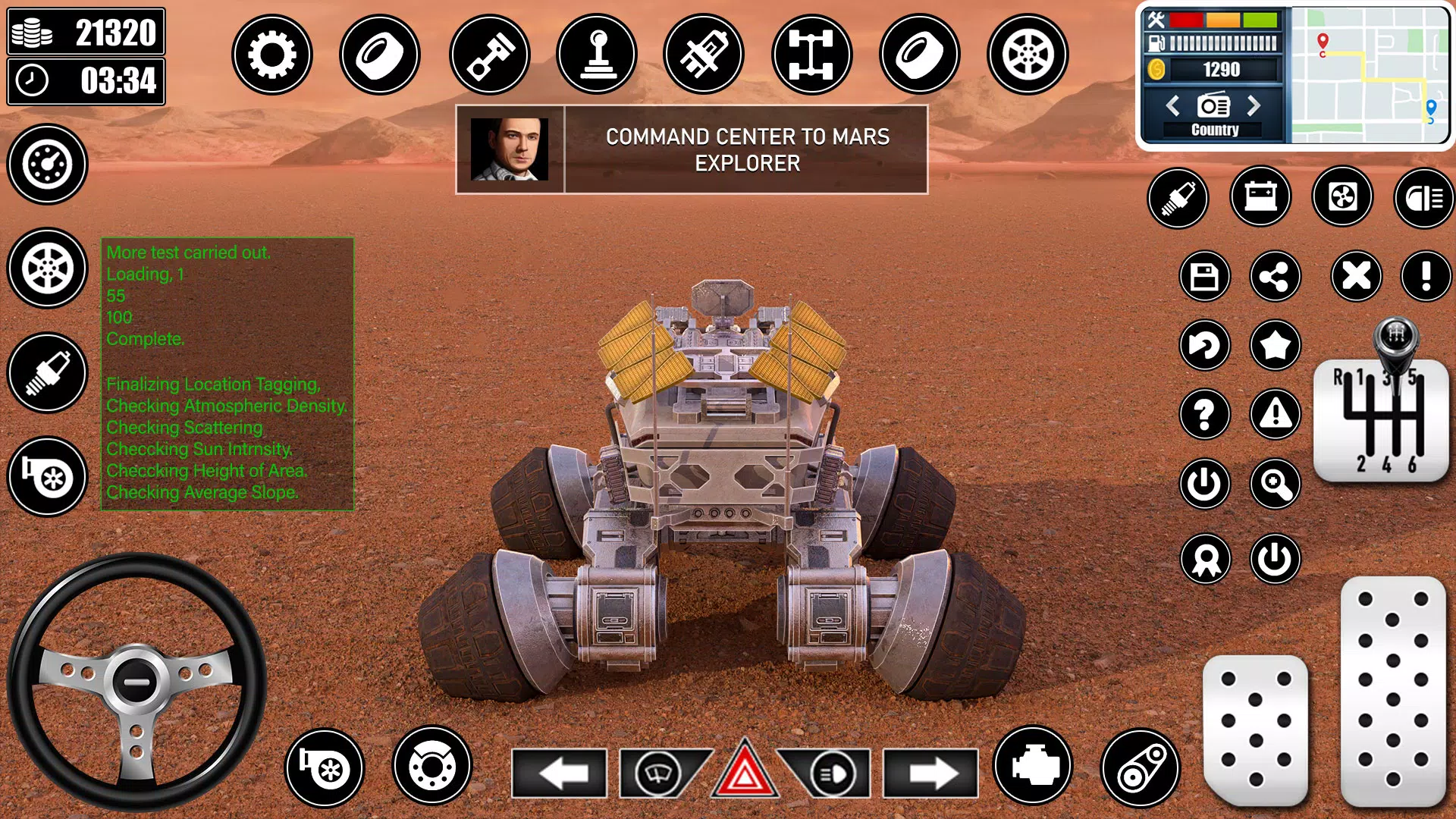Tap the joystick gear lever icon
1456x819 pixels.
coord(597,55)
